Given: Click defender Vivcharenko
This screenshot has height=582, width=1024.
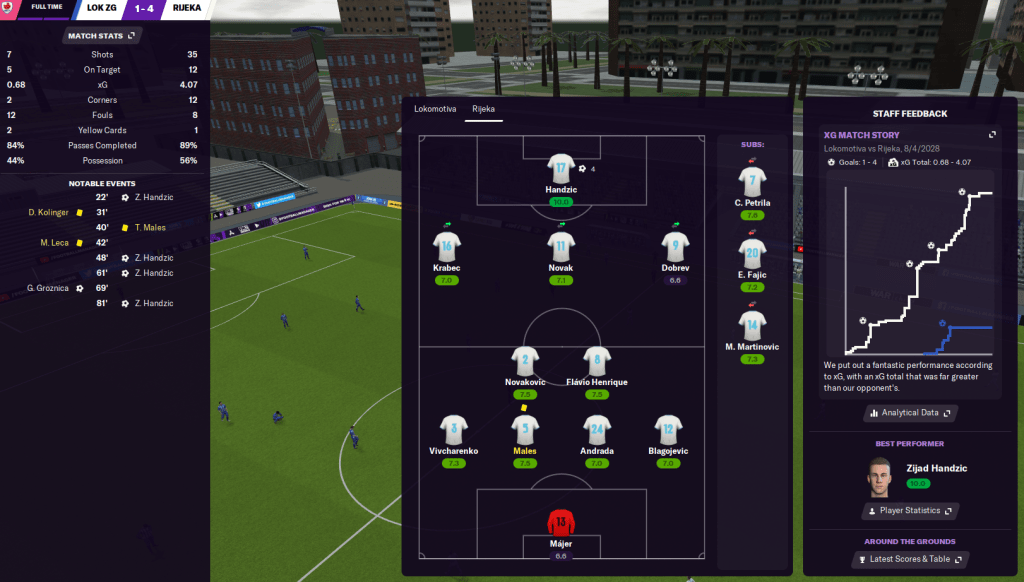Looking at the screenshot, I should [454, 430].
